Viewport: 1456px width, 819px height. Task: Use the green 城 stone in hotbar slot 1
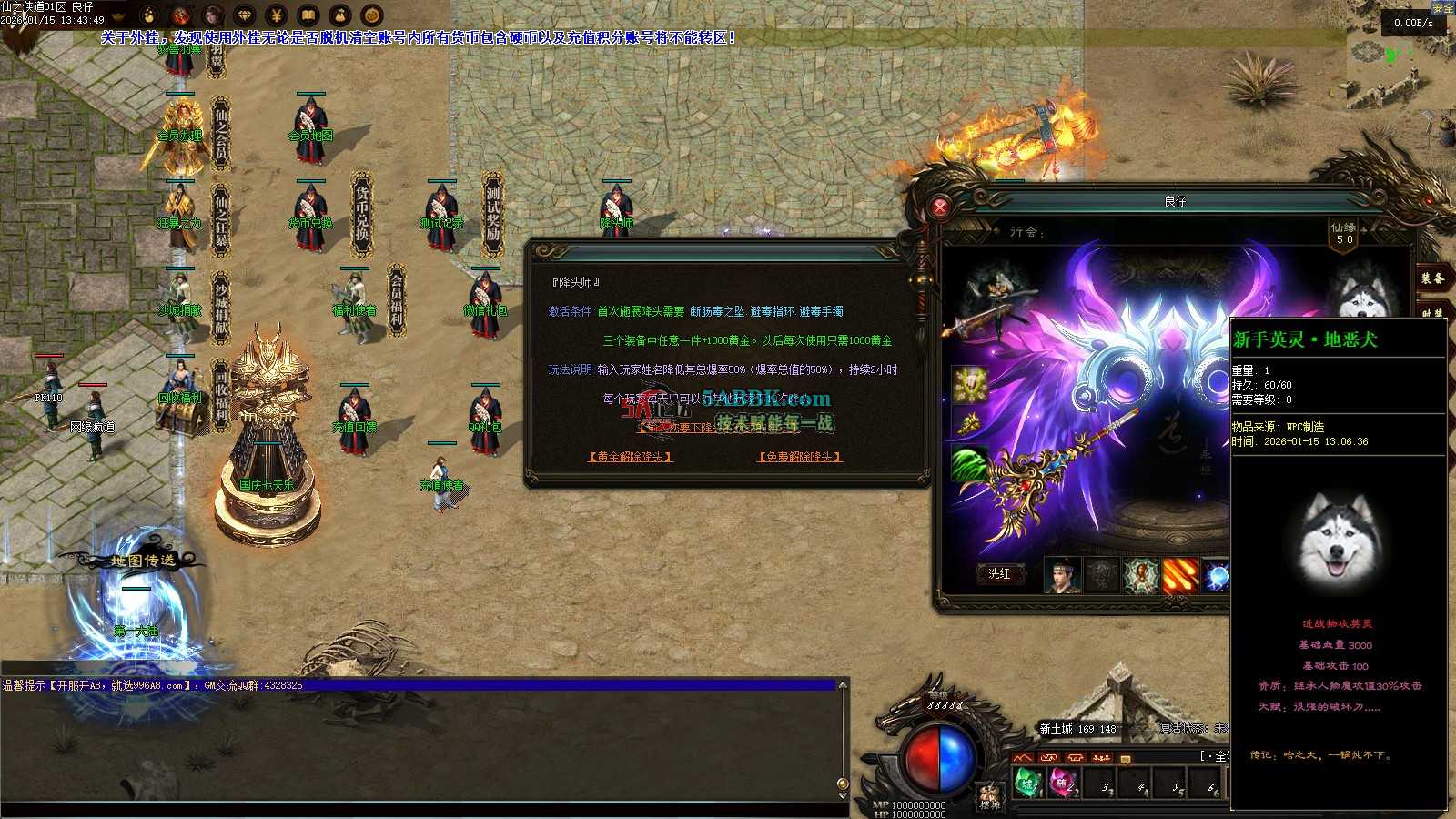[1028, 783]
